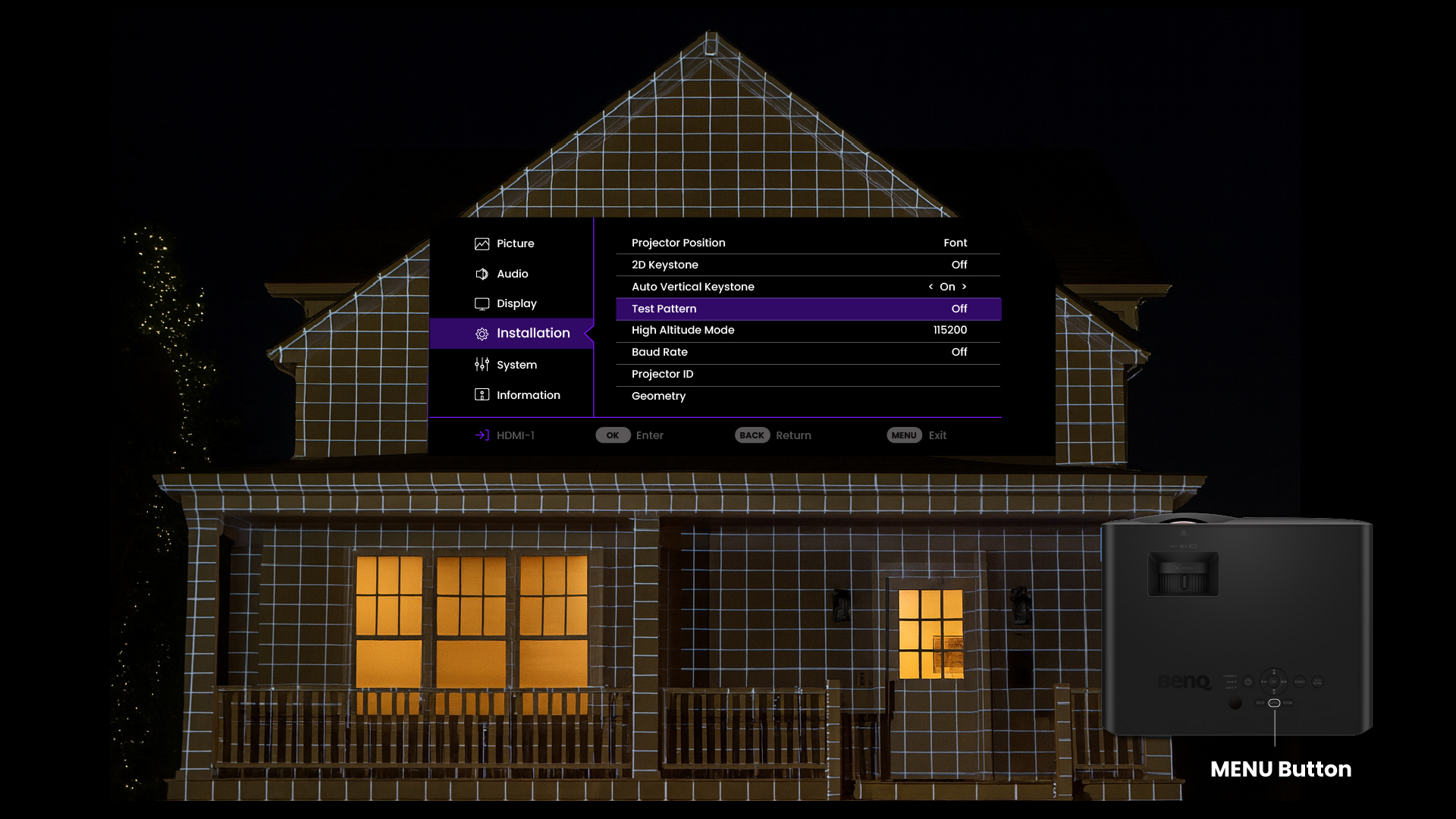Open the Information menu icon
Image resolution: width=1456 pixels, height=819 pixels.
482,394
